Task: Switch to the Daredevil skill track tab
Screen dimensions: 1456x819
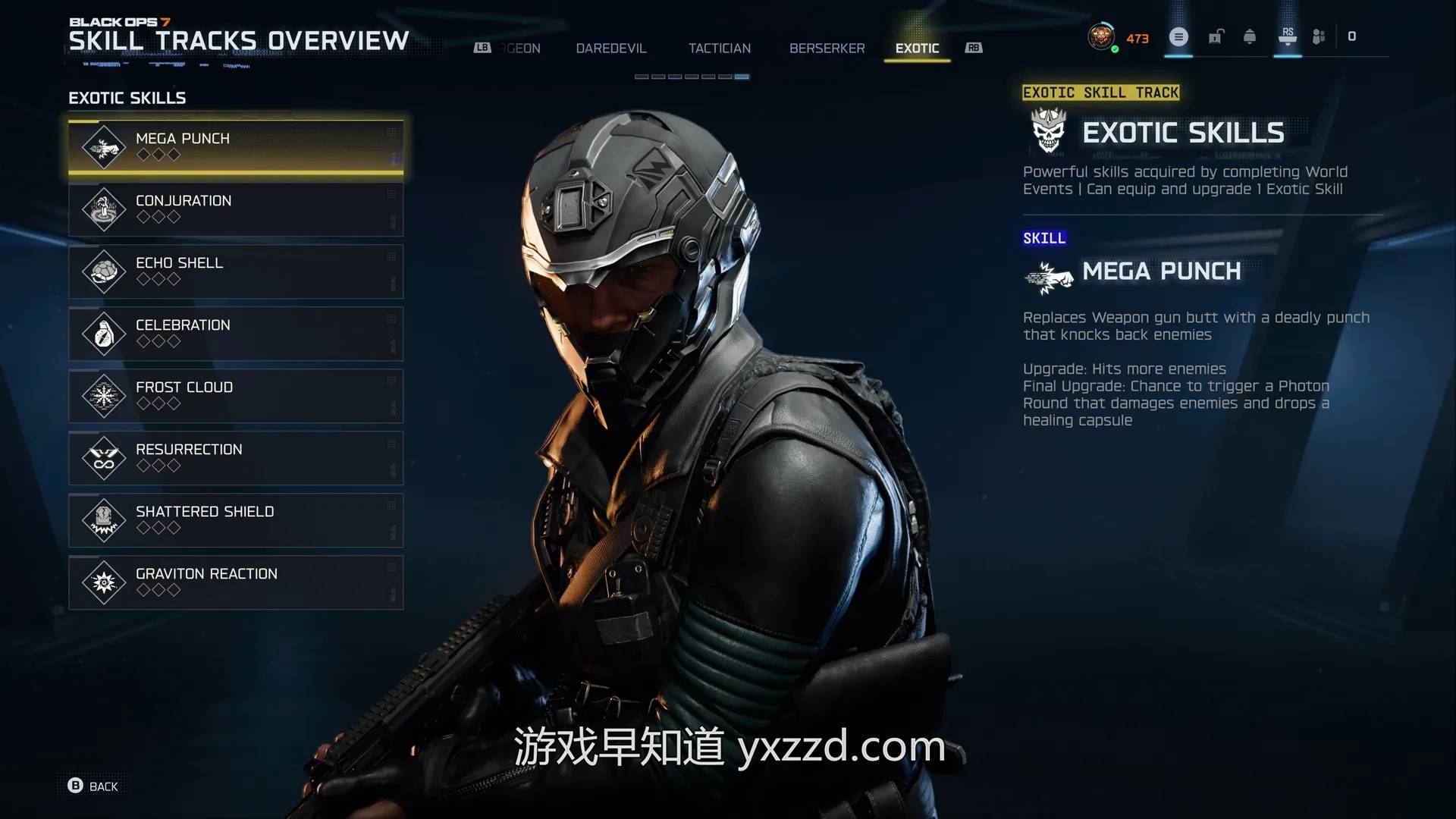Action: (x=610, y=49)
